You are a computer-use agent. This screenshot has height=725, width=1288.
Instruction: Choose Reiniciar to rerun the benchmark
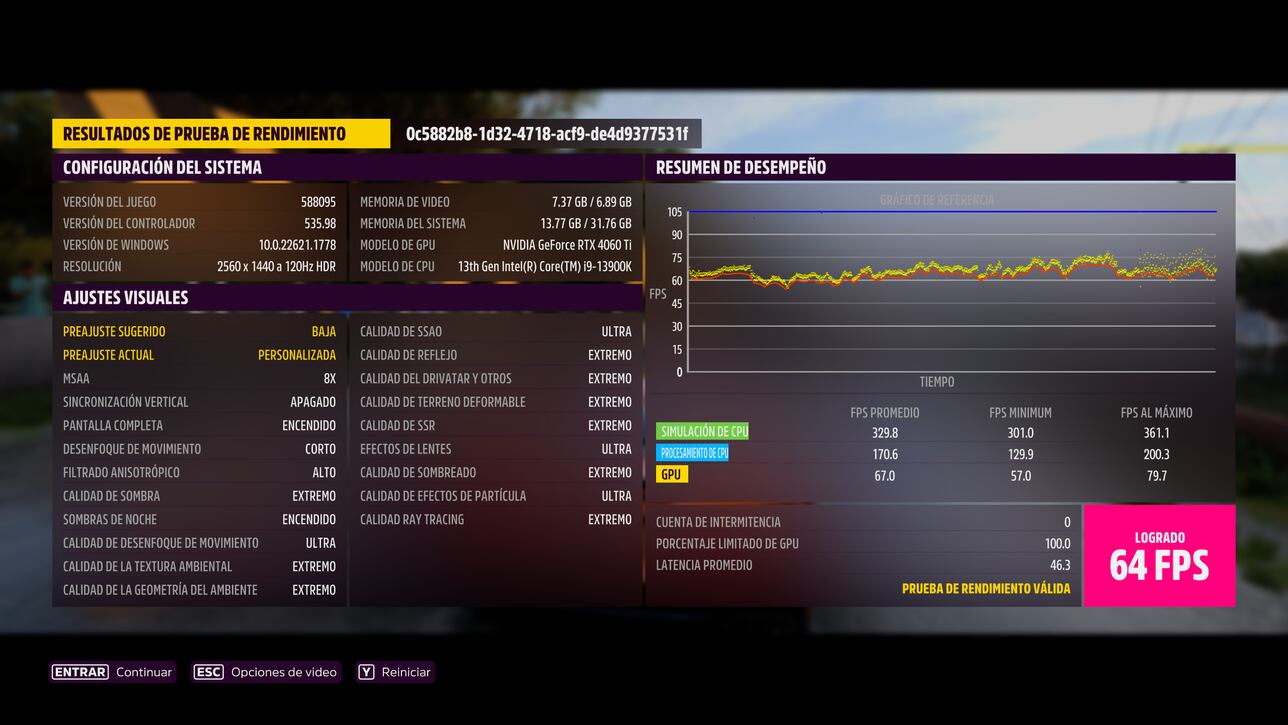pos(396,672)
